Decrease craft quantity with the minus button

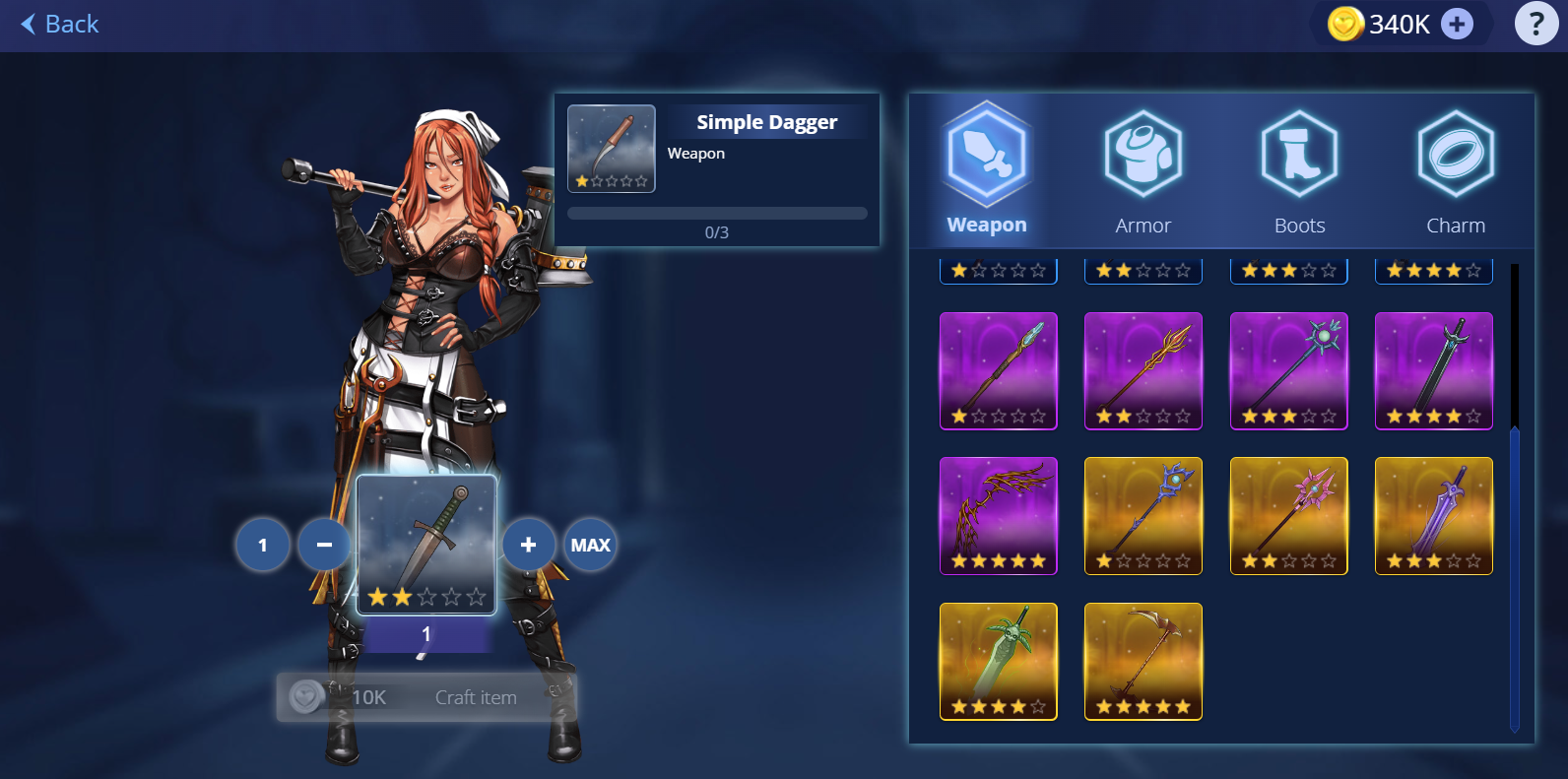click(324, 545)
